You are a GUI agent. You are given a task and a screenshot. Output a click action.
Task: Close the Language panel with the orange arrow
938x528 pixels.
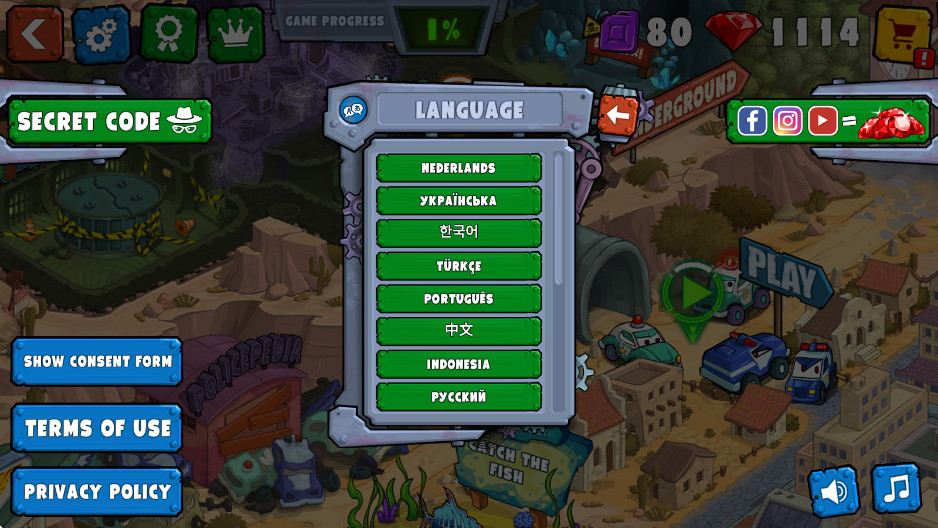click(x=618, y=115)
